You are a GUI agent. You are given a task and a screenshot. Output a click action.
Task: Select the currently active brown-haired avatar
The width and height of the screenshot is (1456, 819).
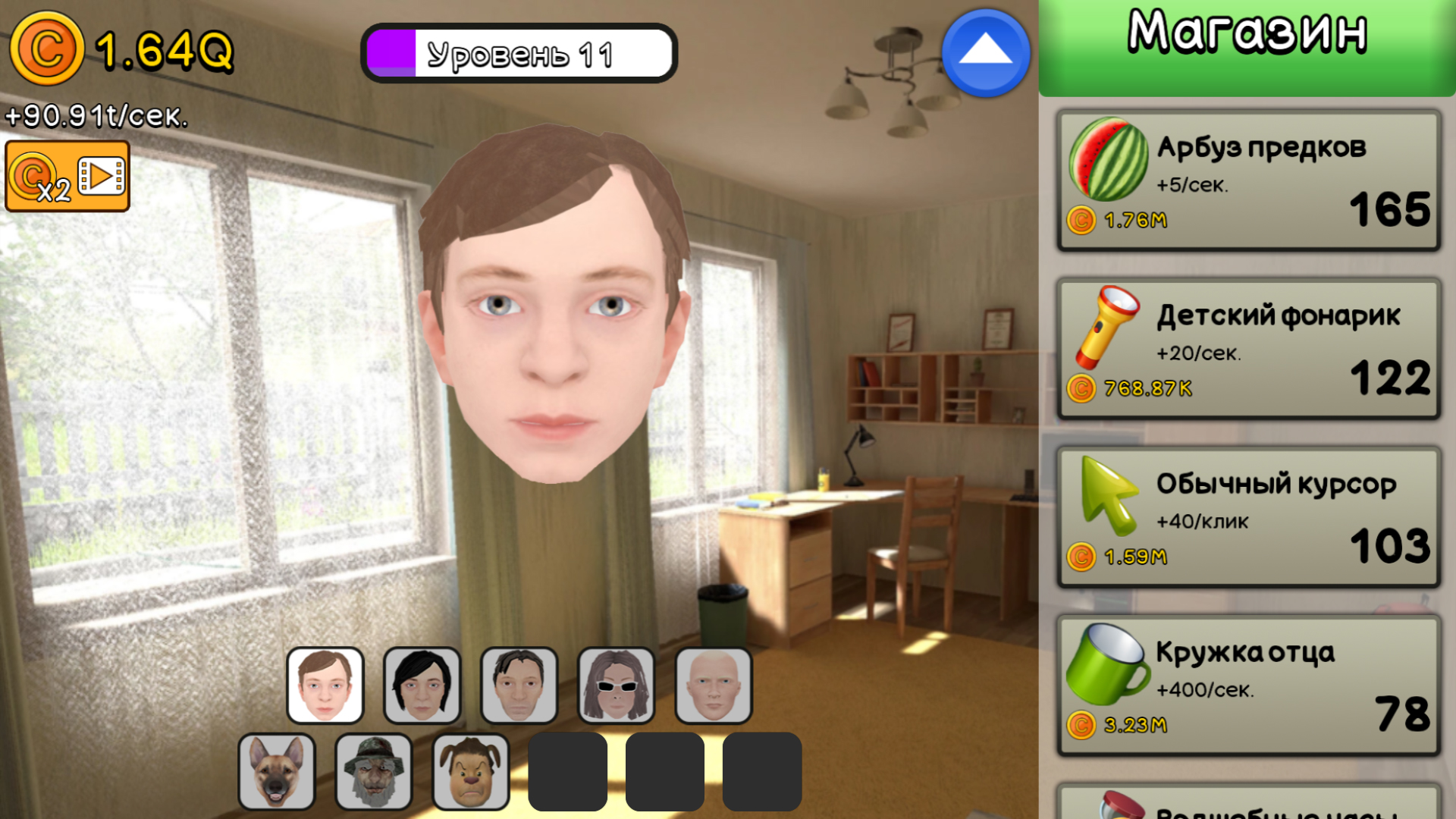tap(325, 685)
